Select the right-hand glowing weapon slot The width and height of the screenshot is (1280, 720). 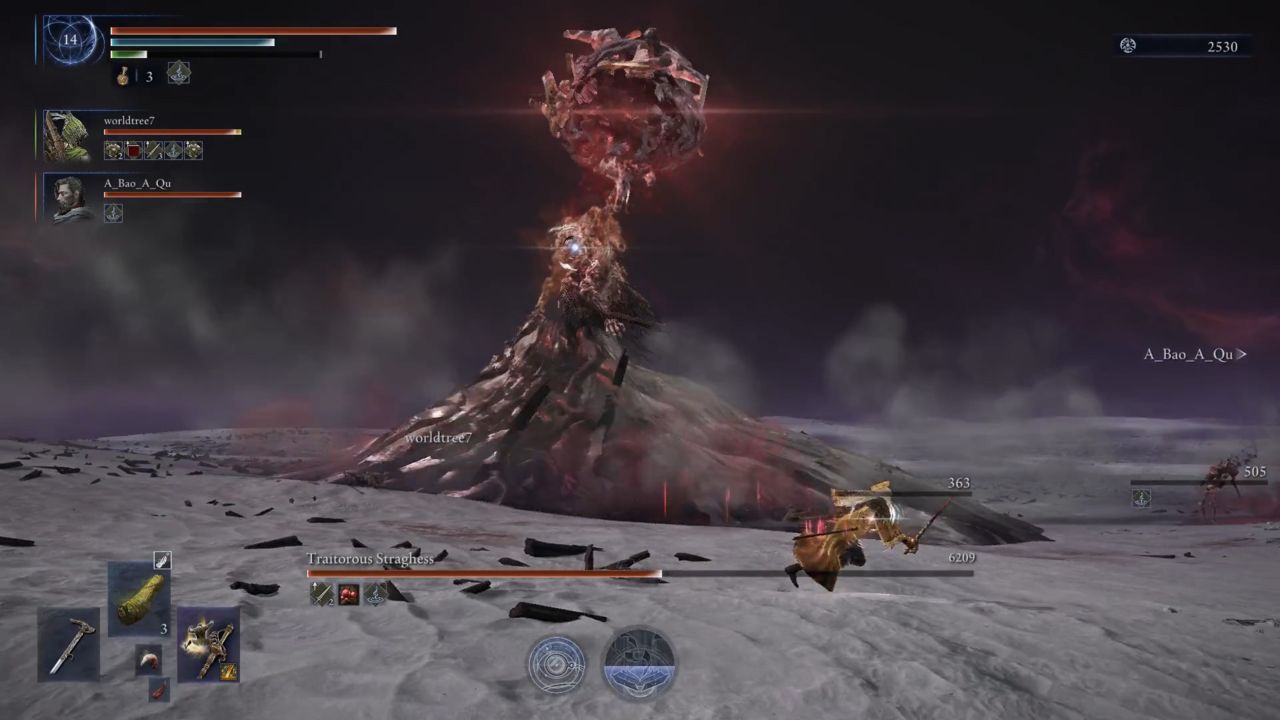pos(208,643)
